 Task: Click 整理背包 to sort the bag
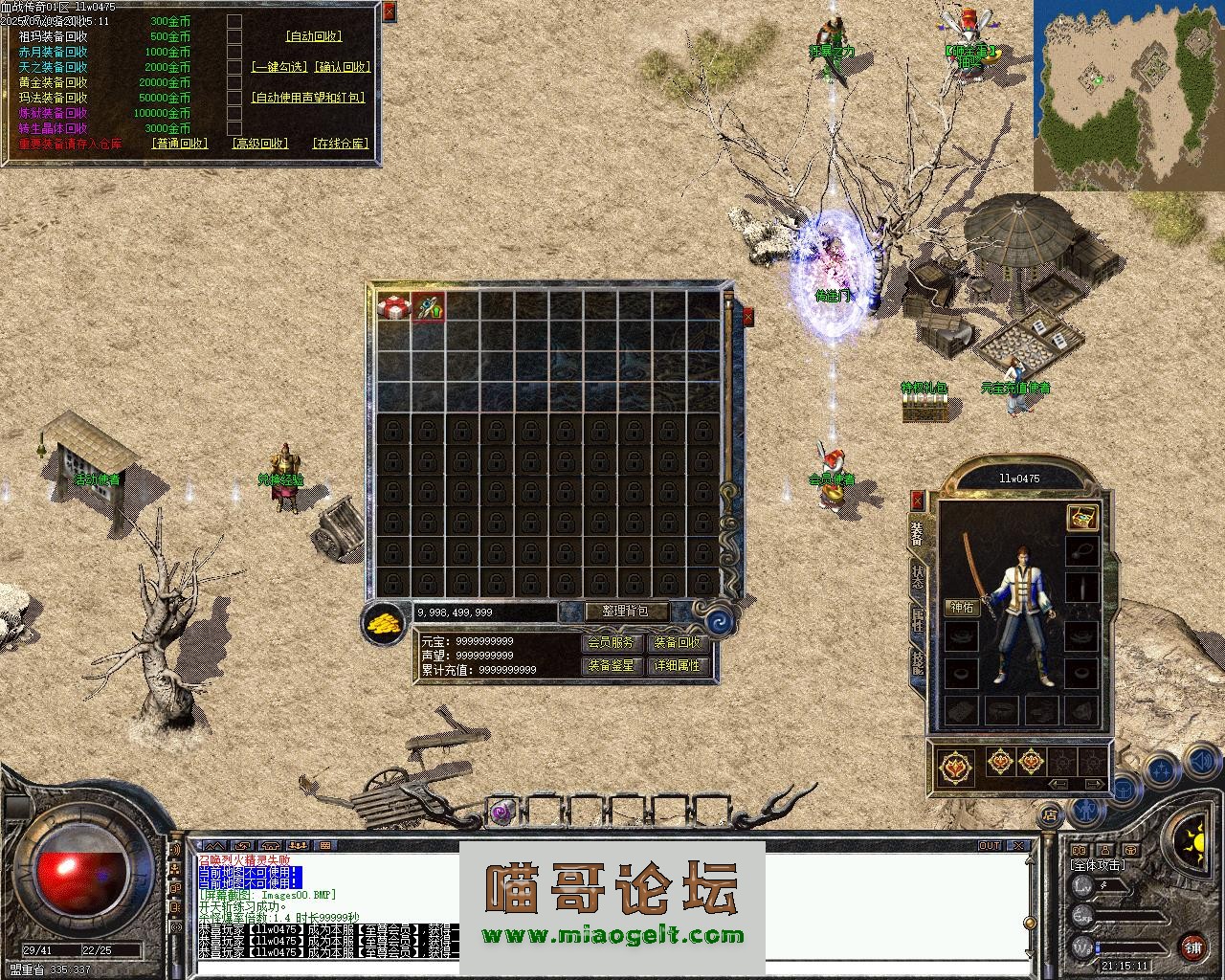[625, 612]
